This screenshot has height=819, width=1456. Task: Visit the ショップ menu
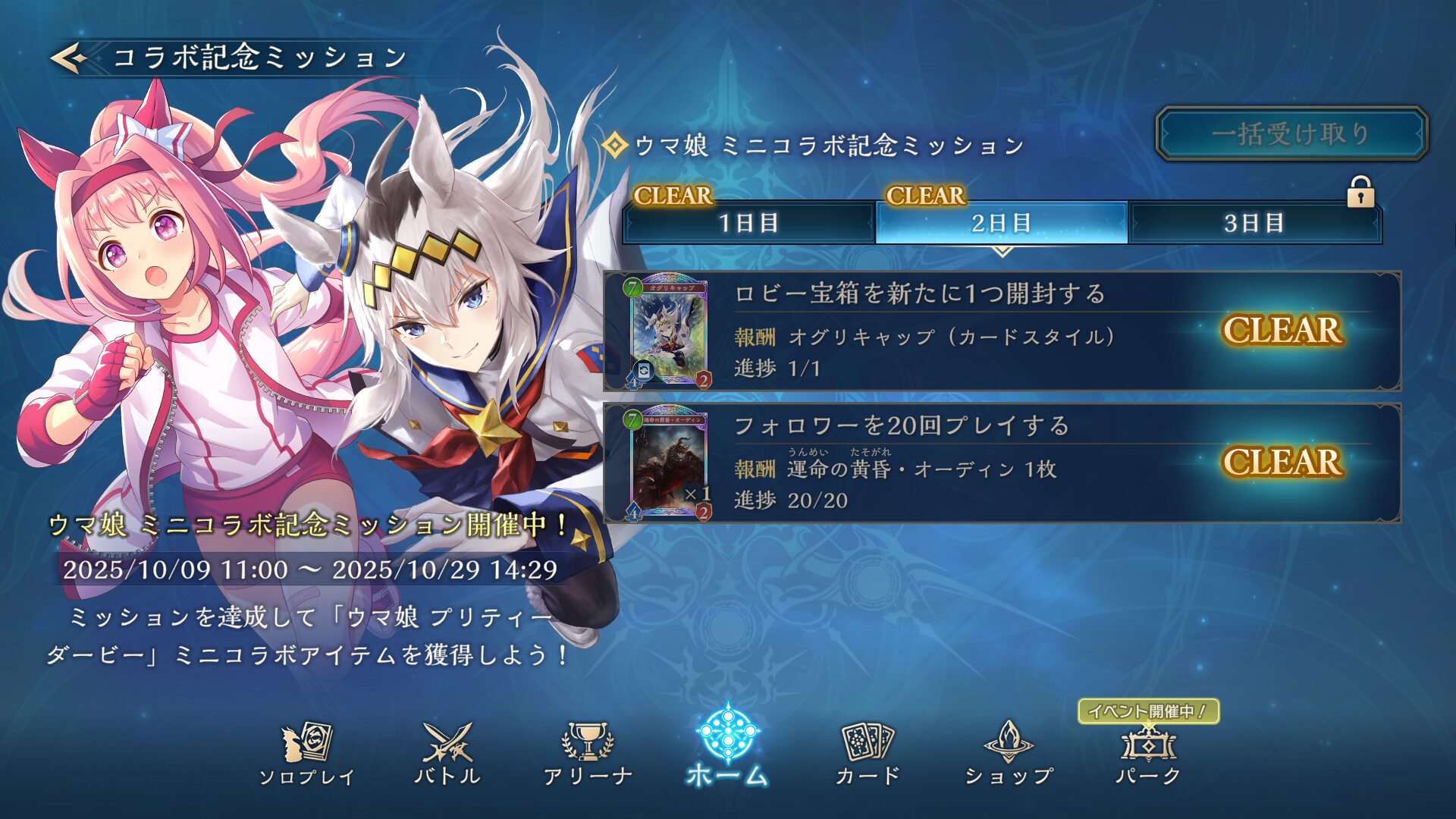pyautogui.click(x=1009, y=752)
